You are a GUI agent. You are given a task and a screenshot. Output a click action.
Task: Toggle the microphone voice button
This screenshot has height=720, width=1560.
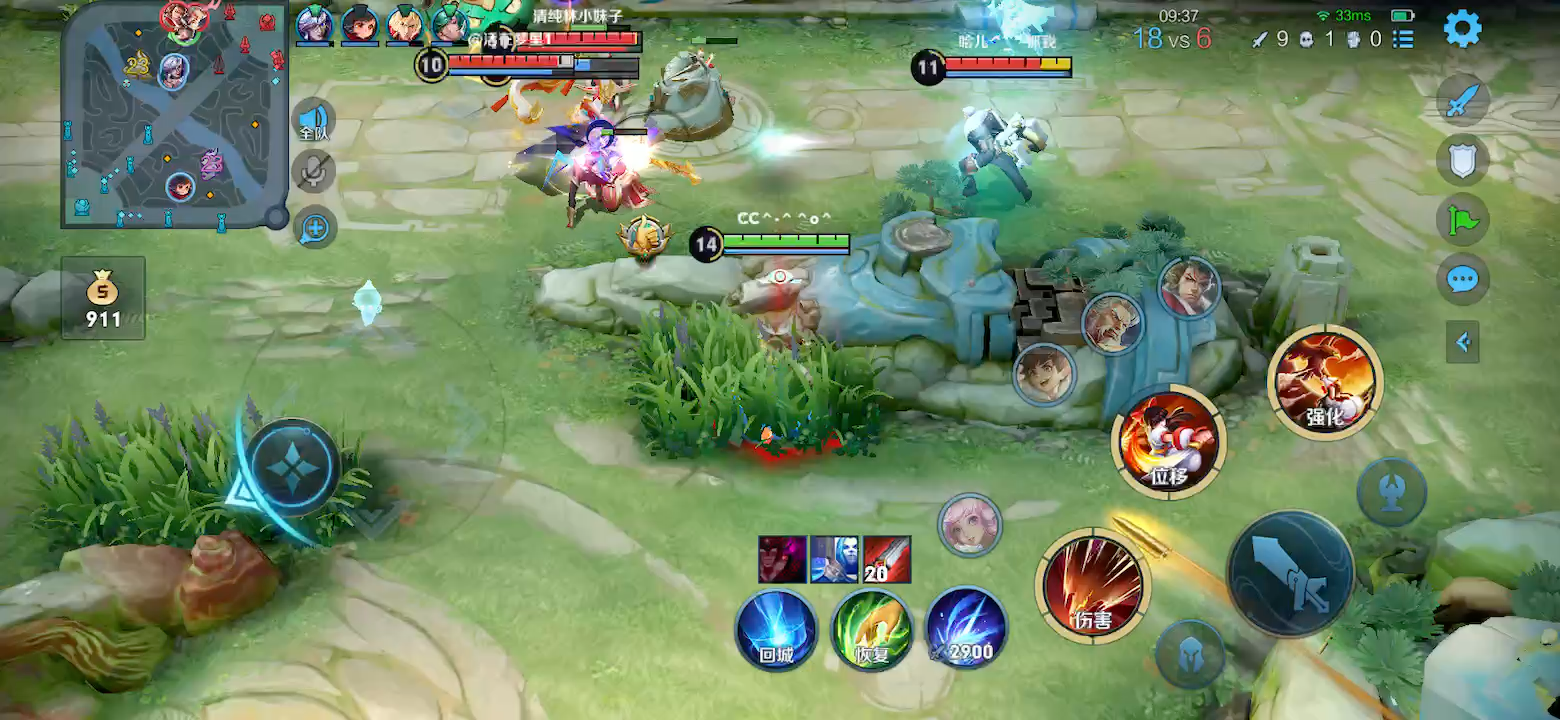pyautogui.click(x=315, y=171)
